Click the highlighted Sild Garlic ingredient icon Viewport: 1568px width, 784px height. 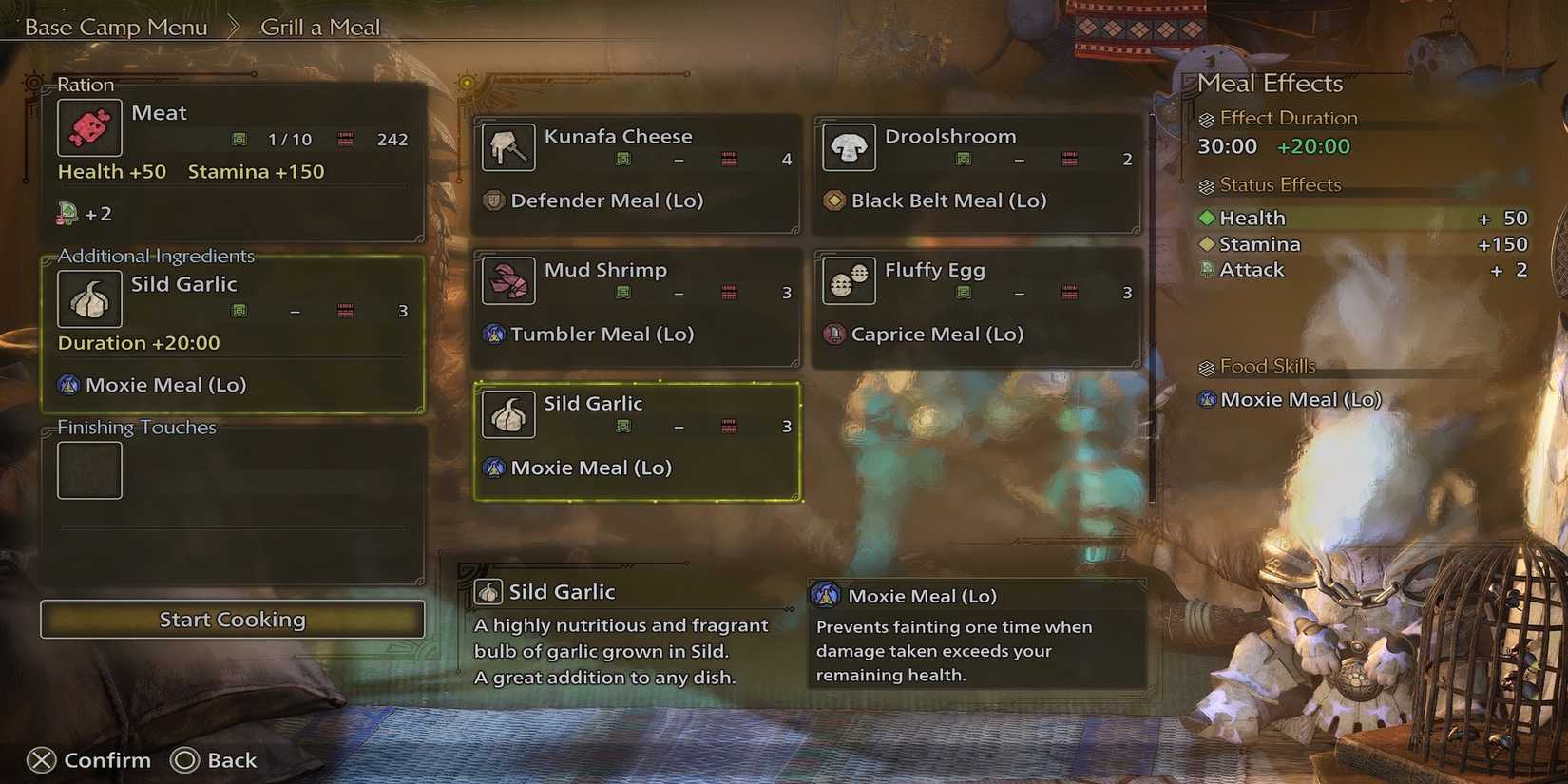click(x=508, y=415)
